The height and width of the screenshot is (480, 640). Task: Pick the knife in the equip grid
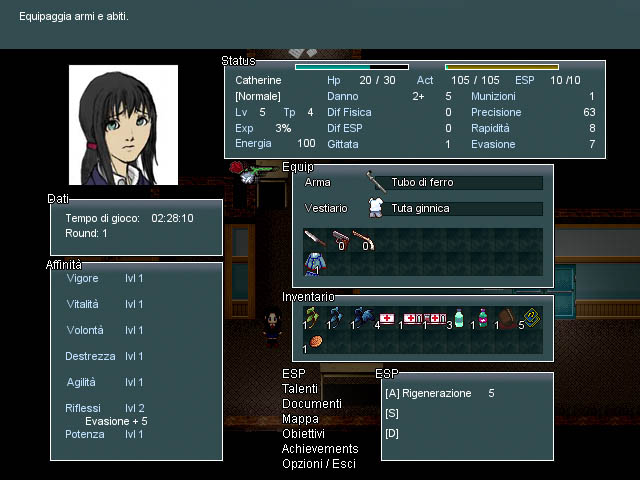(x=315, y=239)
